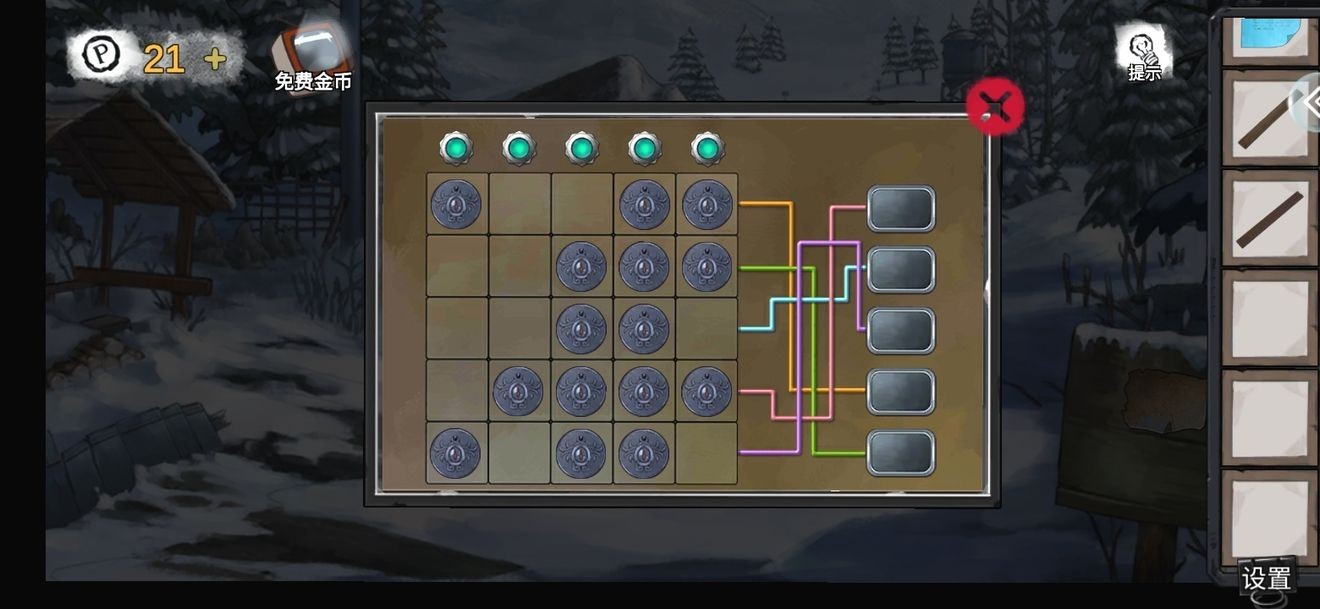Viewport: 1320px width, 609px height.
Task: Add more coins with the plus sign
Action: click(x=214, y=59)
